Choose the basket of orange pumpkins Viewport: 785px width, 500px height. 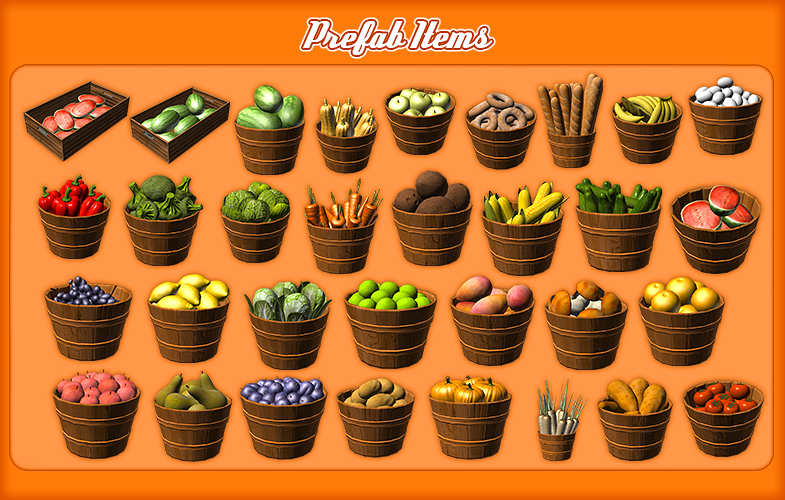[x=469, y=417]
